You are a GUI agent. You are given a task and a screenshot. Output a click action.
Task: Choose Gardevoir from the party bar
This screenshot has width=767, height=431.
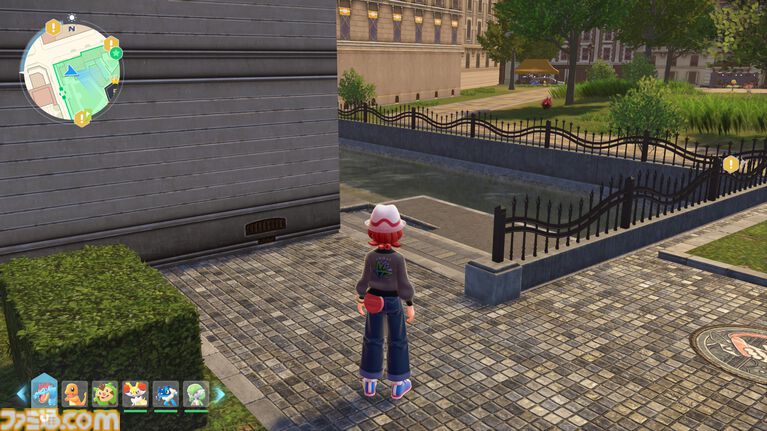[x=195, y=394]
